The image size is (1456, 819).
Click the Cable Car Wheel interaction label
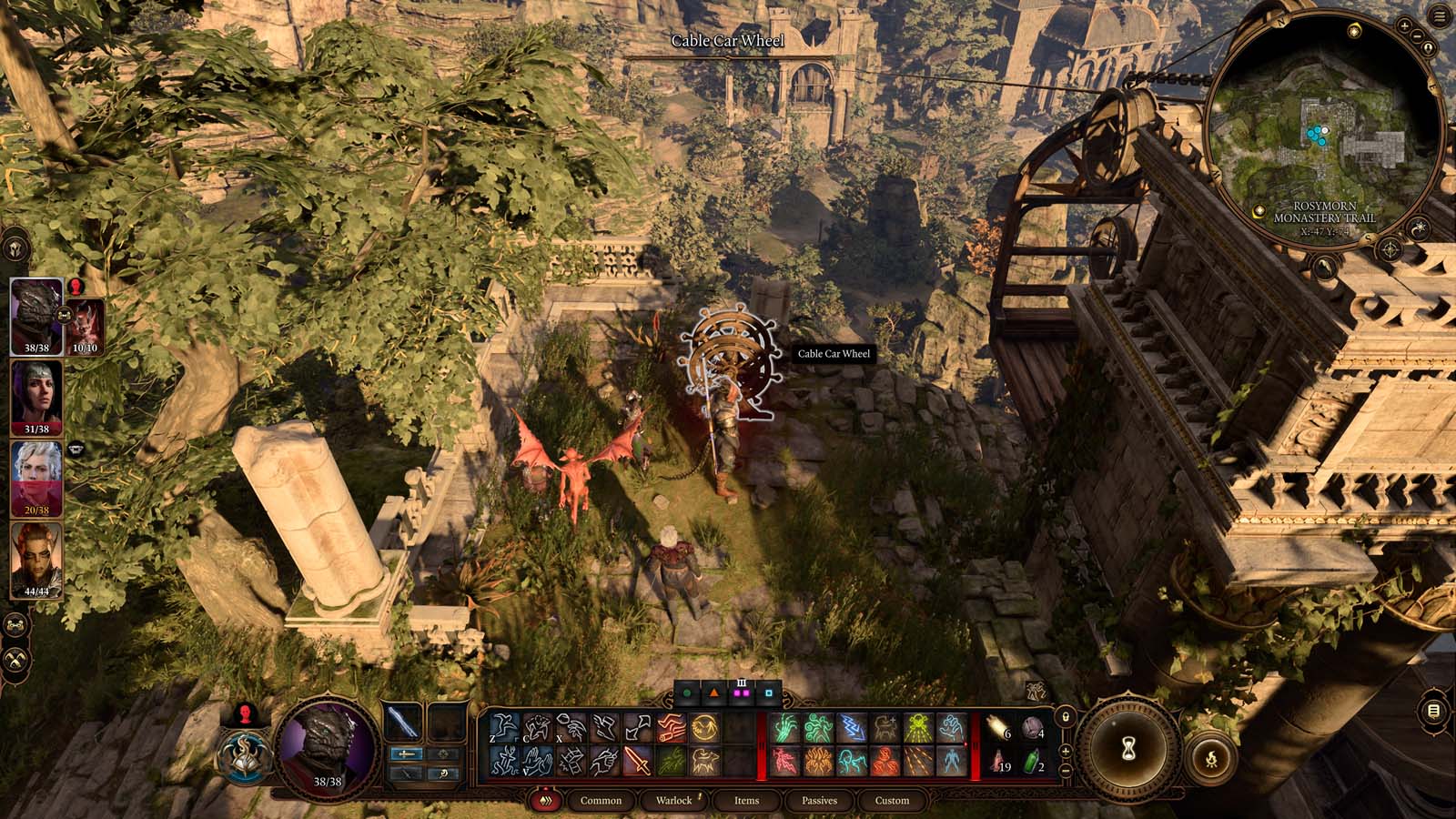833,353
